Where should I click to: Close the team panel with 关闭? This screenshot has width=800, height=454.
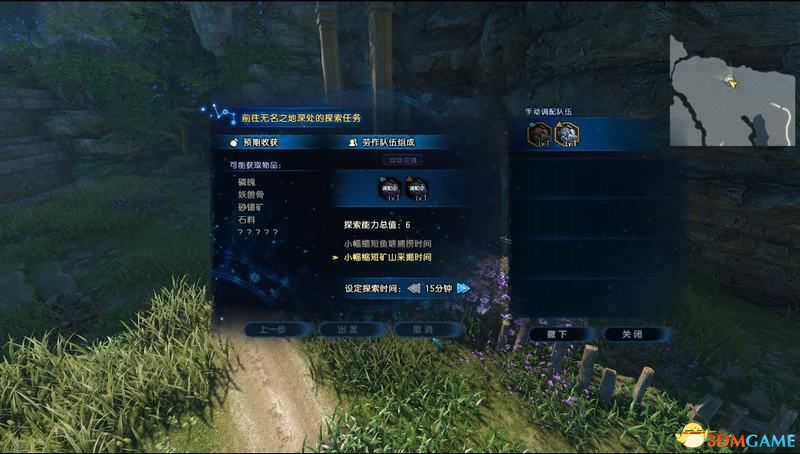tap(632, 333)
